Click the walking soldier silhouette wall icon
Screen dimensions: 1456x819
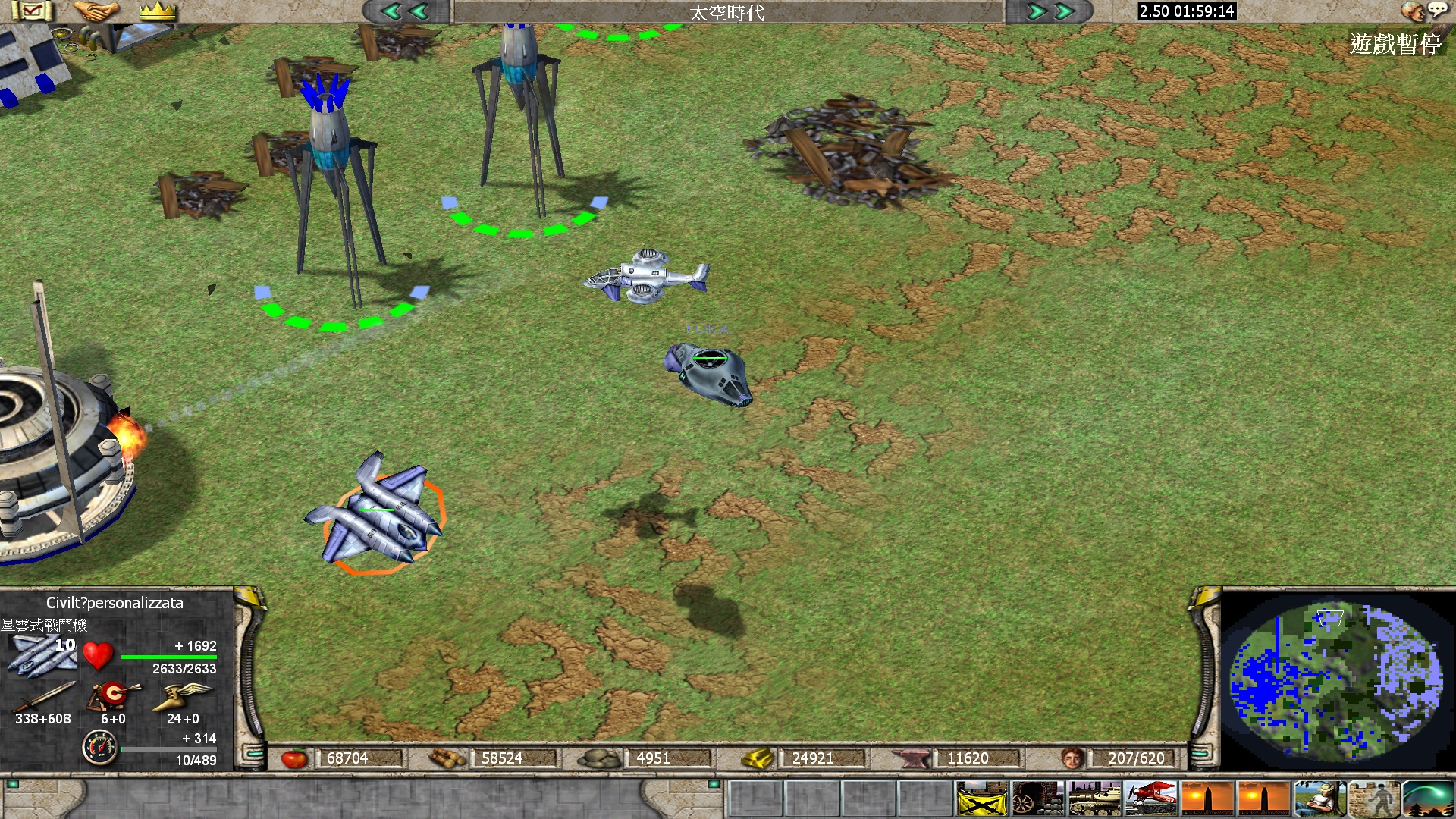pyautogui.click(x=1374, y=799)
